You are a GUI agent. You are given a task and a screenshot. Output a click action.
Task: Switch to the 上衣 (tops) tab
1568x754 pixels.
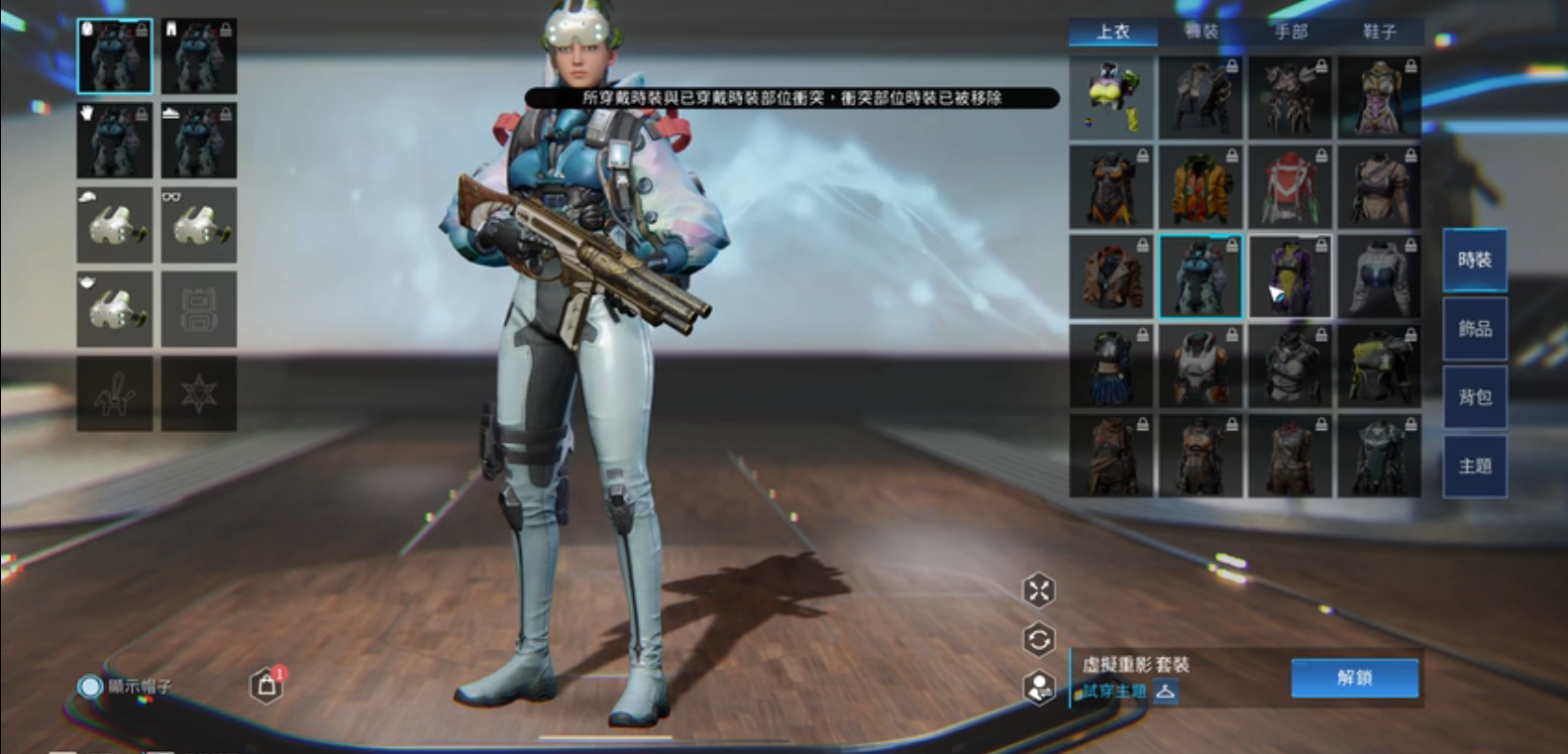coord(1113,32)
